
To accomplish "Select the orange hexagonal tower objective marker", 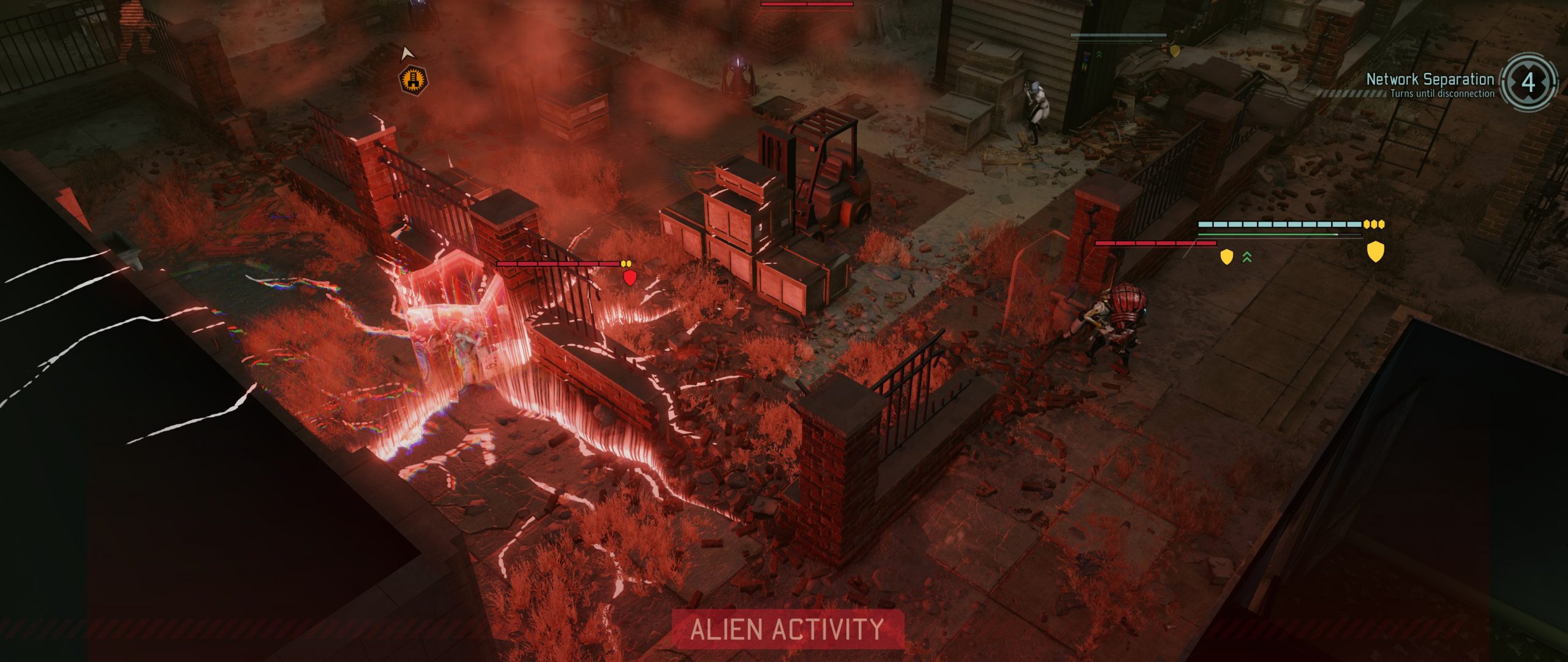I will click(x=413, y=80).
